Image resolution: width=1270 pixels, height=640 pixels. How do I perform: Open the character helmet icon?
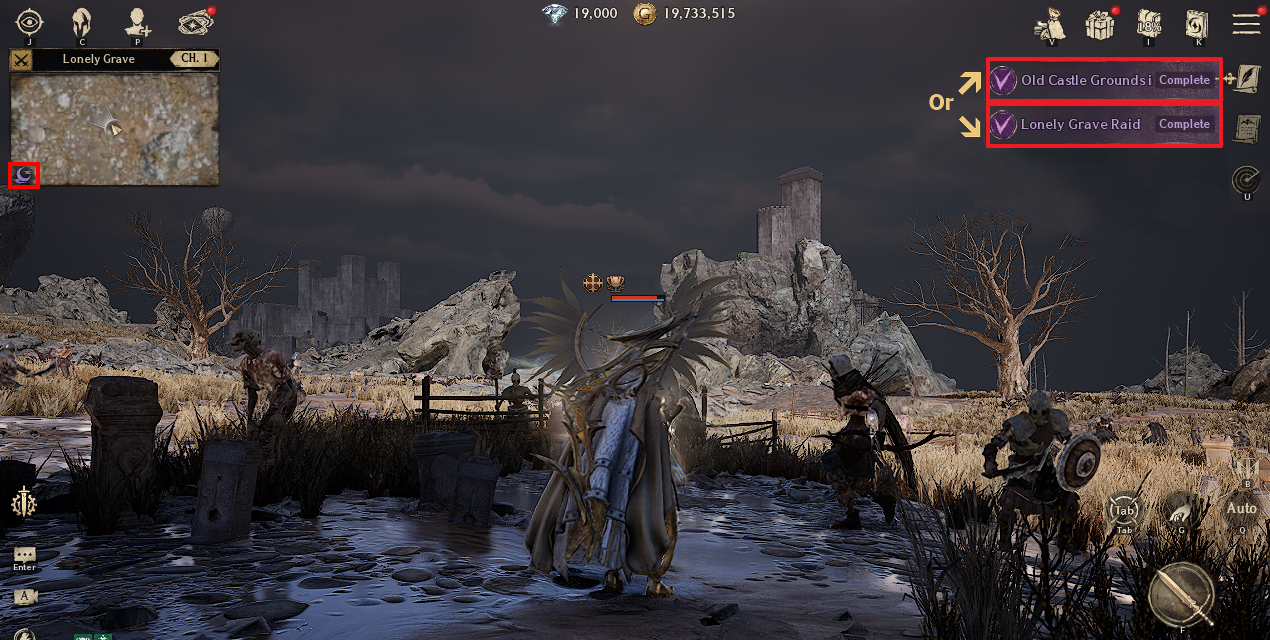[x=83, y=21]
